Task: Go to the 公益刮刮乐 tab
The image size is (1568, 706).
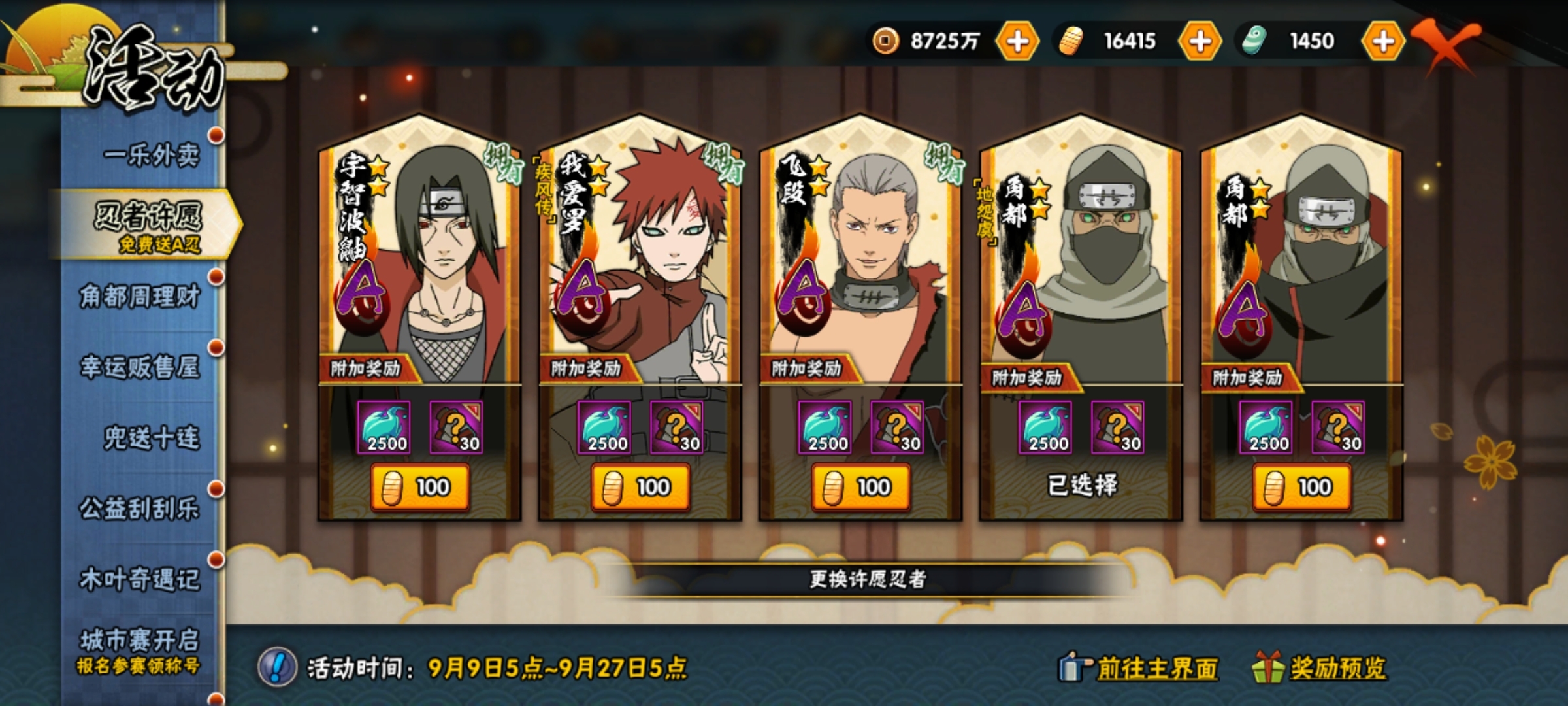Action: click(x=140, y=509)
